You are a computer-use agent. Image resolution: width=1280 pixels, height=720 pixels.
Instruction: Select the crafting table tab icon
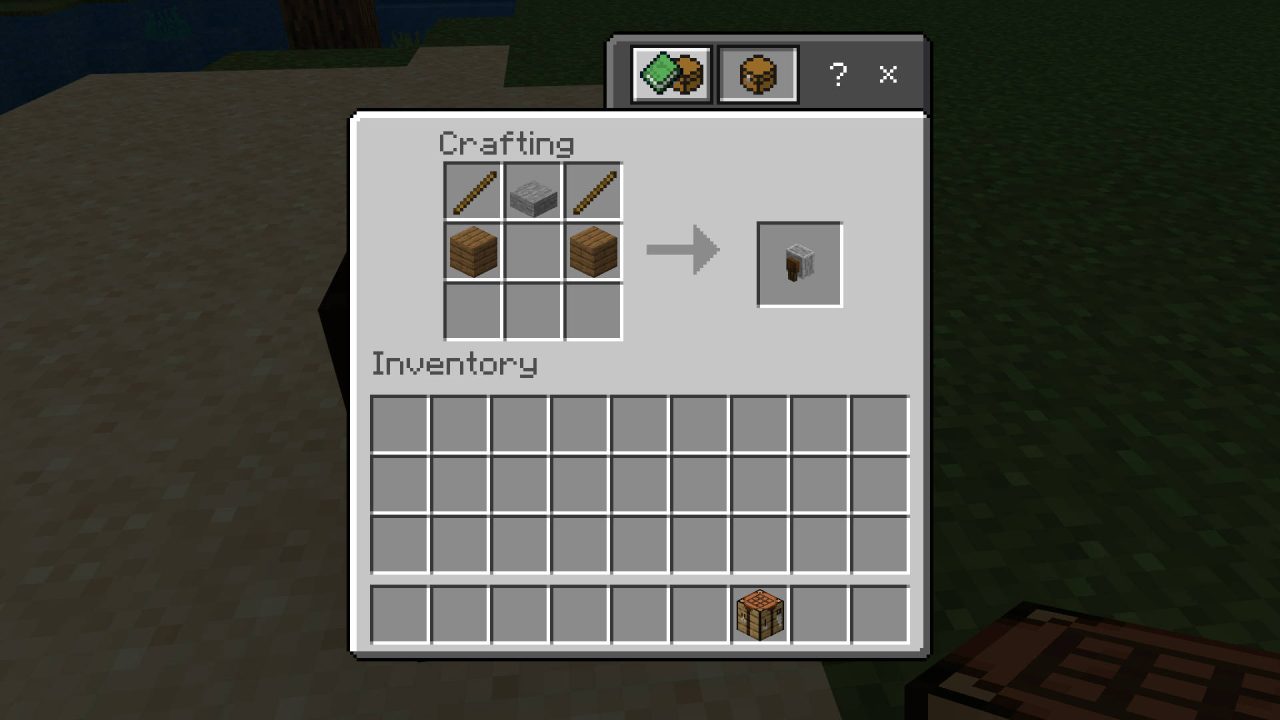click(x=758, y=73)
